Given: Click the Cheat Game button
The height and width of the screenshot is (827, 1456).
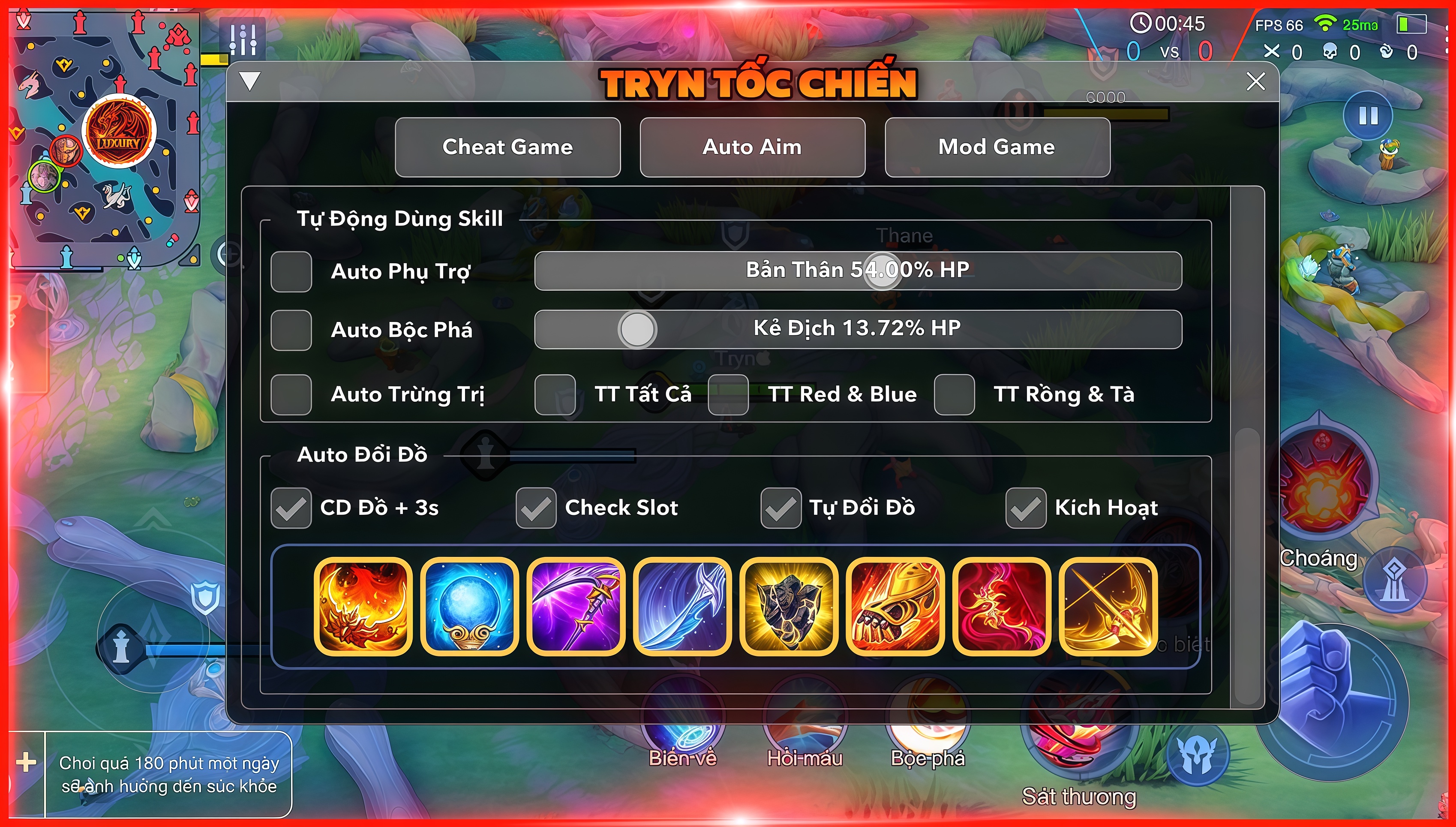Looking at the screenshot, I should [x=508, y=147].
